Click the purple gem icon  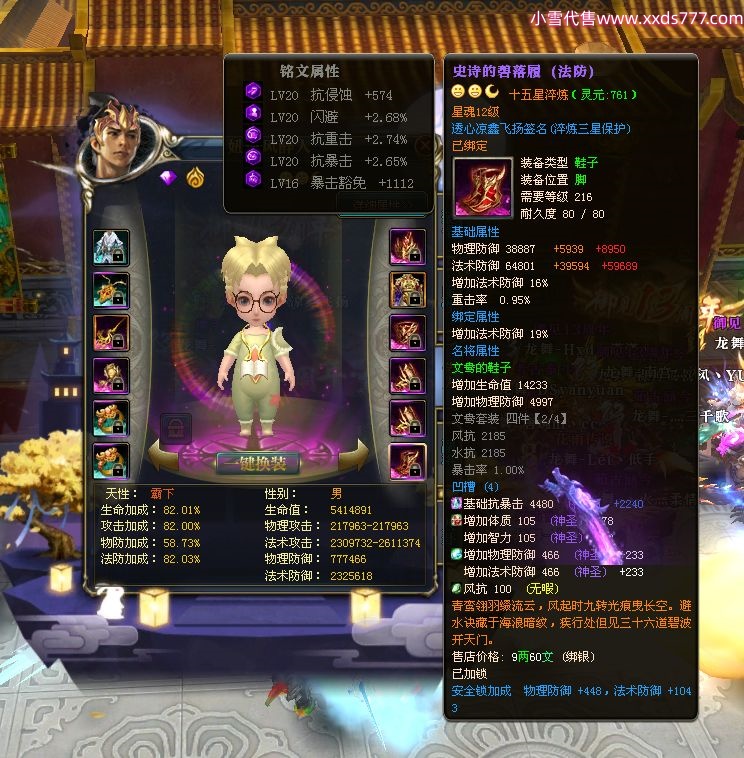pyautogui.click(x=168, y=178)
